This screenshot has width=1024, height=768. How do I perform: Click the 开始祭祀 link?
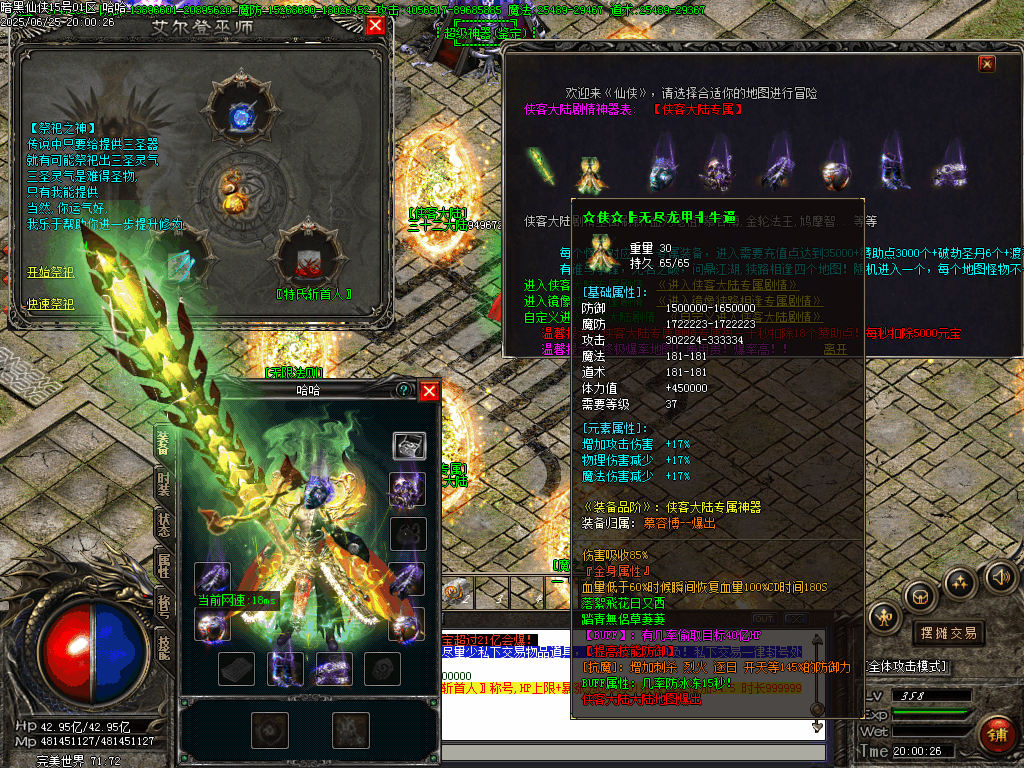click(x=50, y=272)
